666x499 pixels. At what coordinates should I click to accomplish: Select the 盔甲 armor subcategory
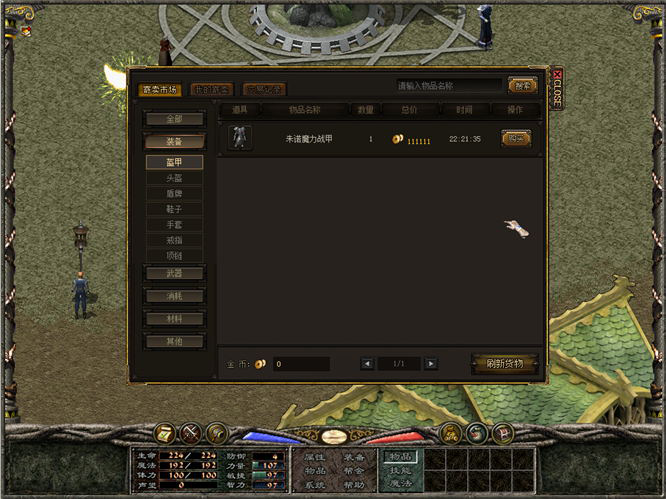point(175,162)
